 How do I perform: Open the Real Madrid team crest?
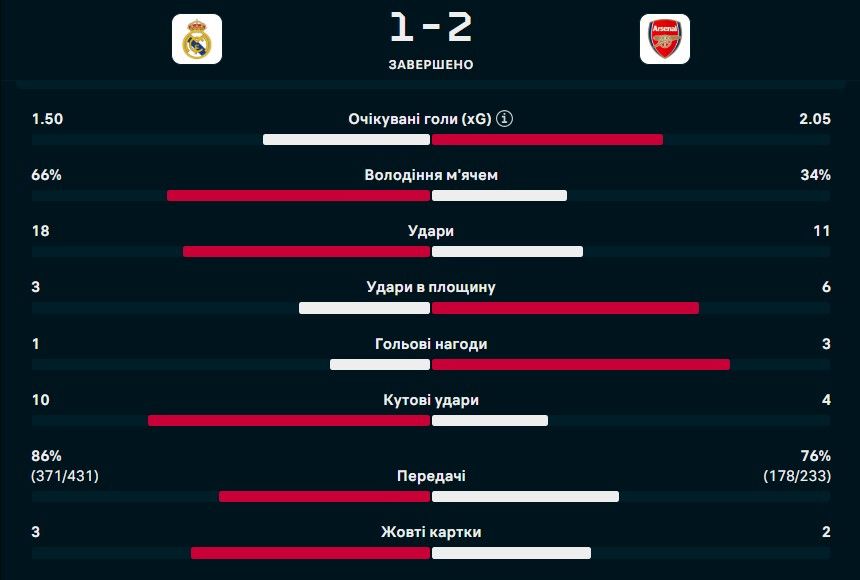(x=197, y=40)
